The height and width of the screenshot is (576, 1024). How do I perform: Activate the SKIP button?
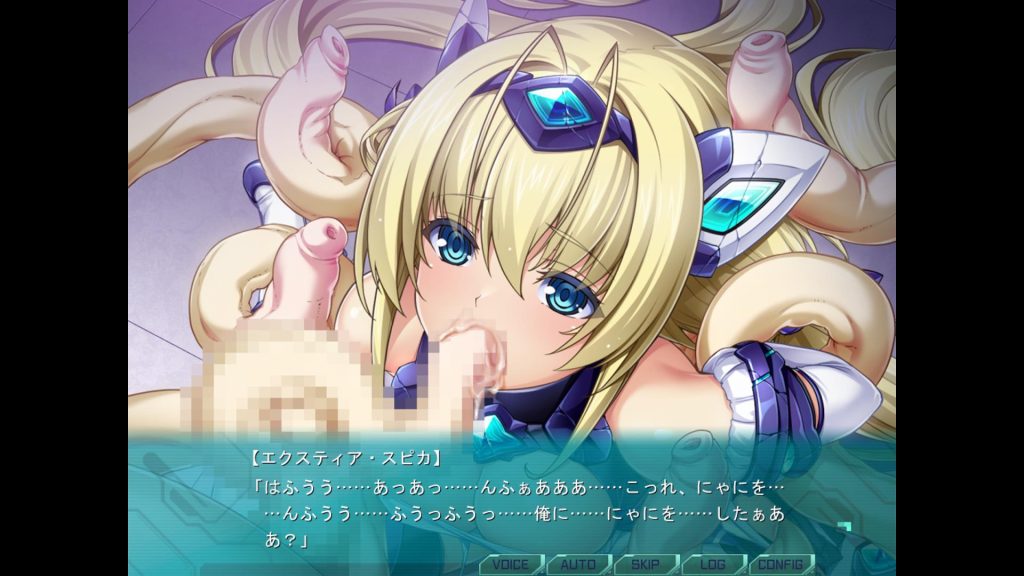point(645,564)
